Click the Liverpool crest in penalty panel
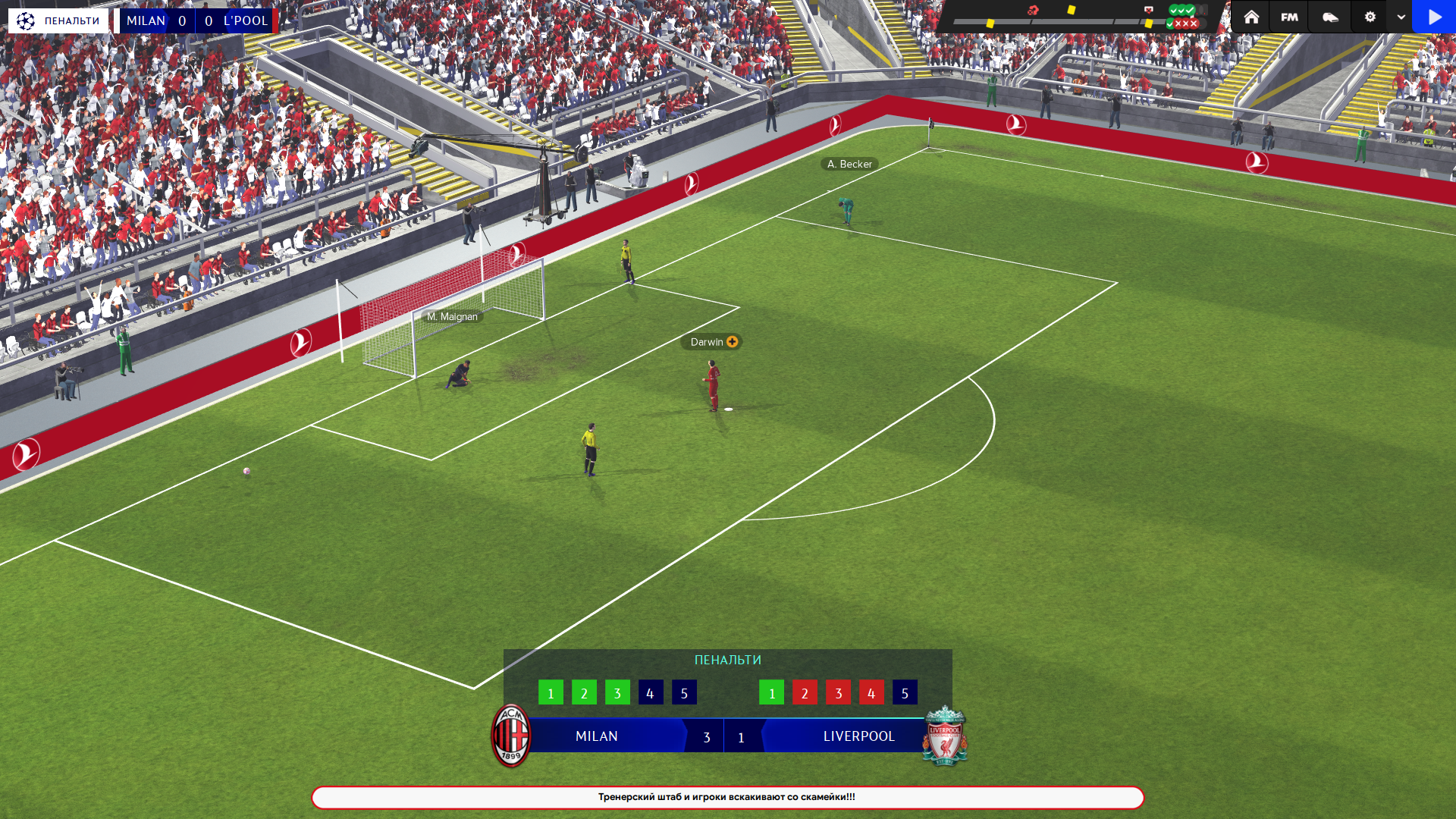Image resolution: width=1456 pixels, height=819 pixels. pyautogui.click(x=945, y=736)
